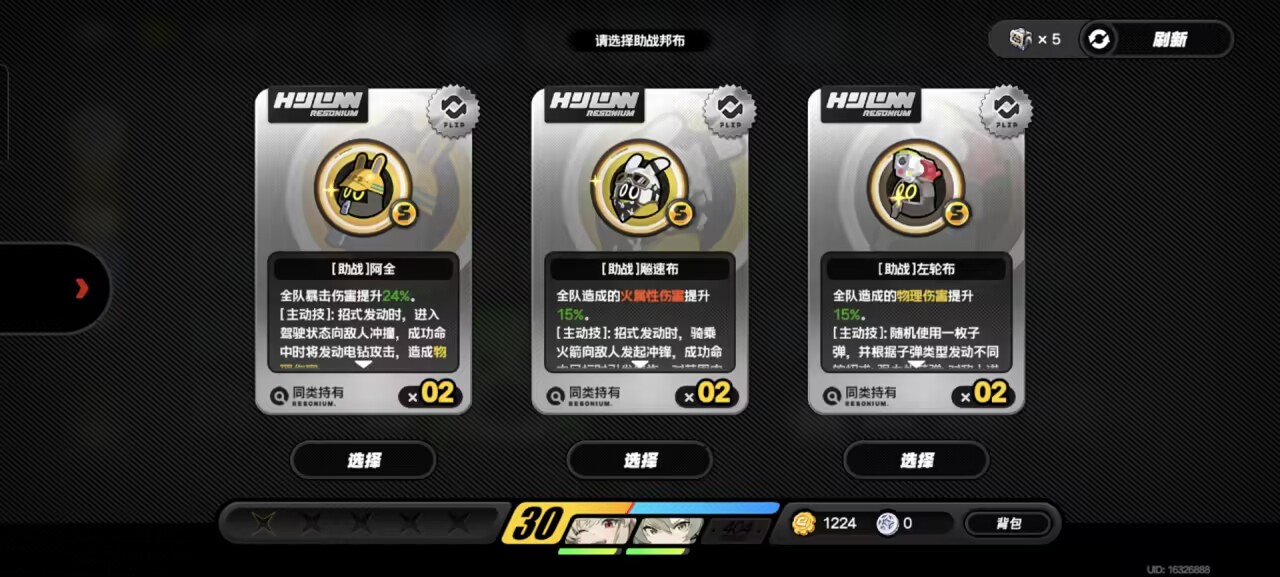1280x577 pixels.
Task: Select the 阿全 yellow-helmet bangboo card icon
Action: [x=363, y=187]
